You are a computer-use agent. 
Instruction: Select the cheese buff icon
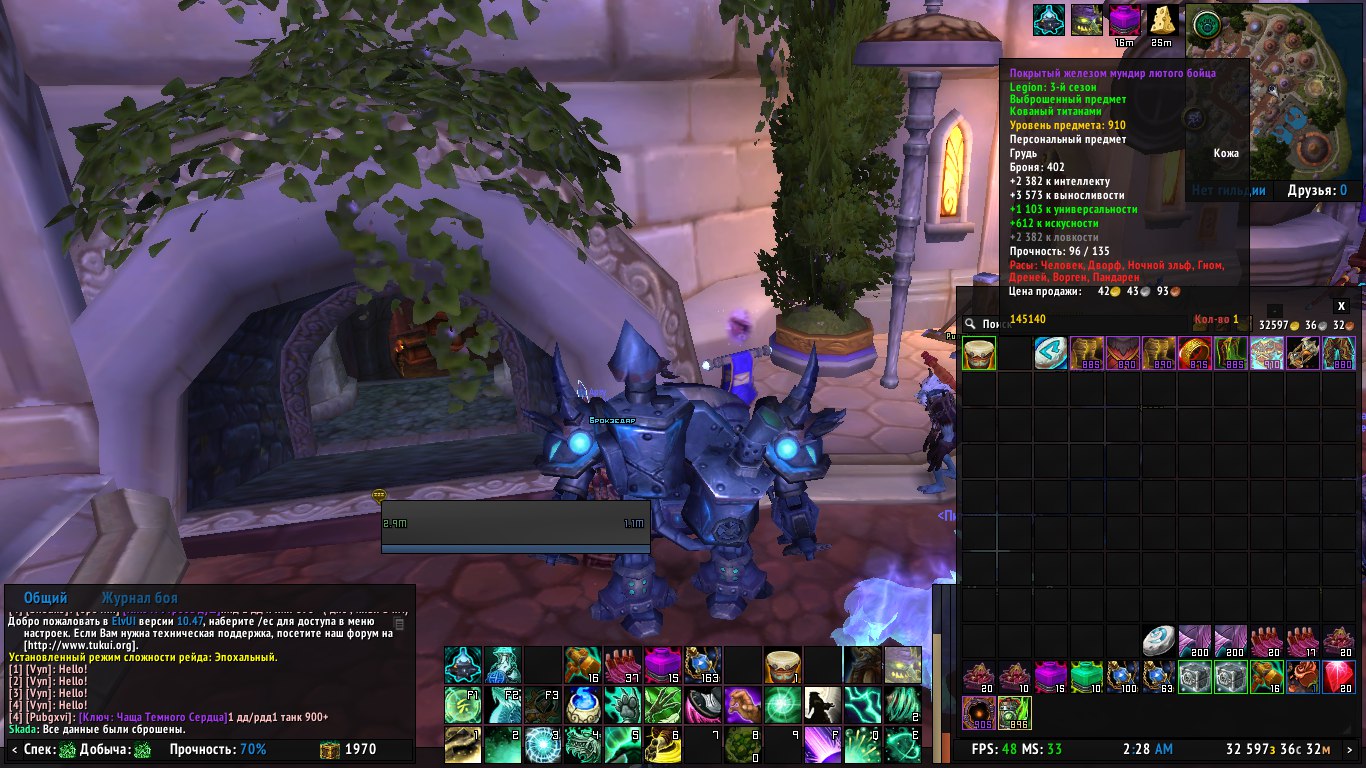point(1161,20)
